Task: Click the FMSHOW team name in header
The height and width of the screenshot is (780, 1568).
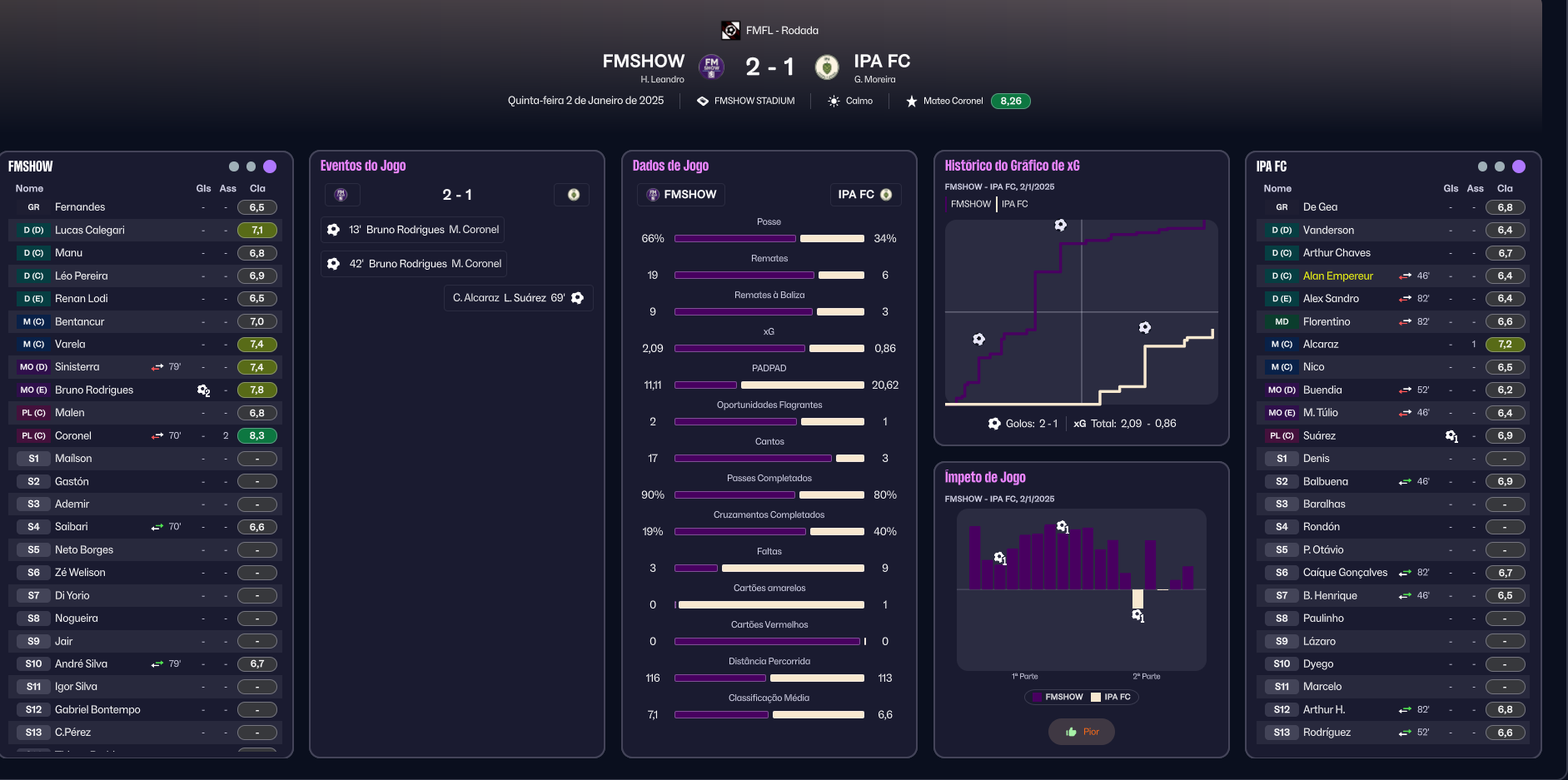Action: click(x=643, y=62)
